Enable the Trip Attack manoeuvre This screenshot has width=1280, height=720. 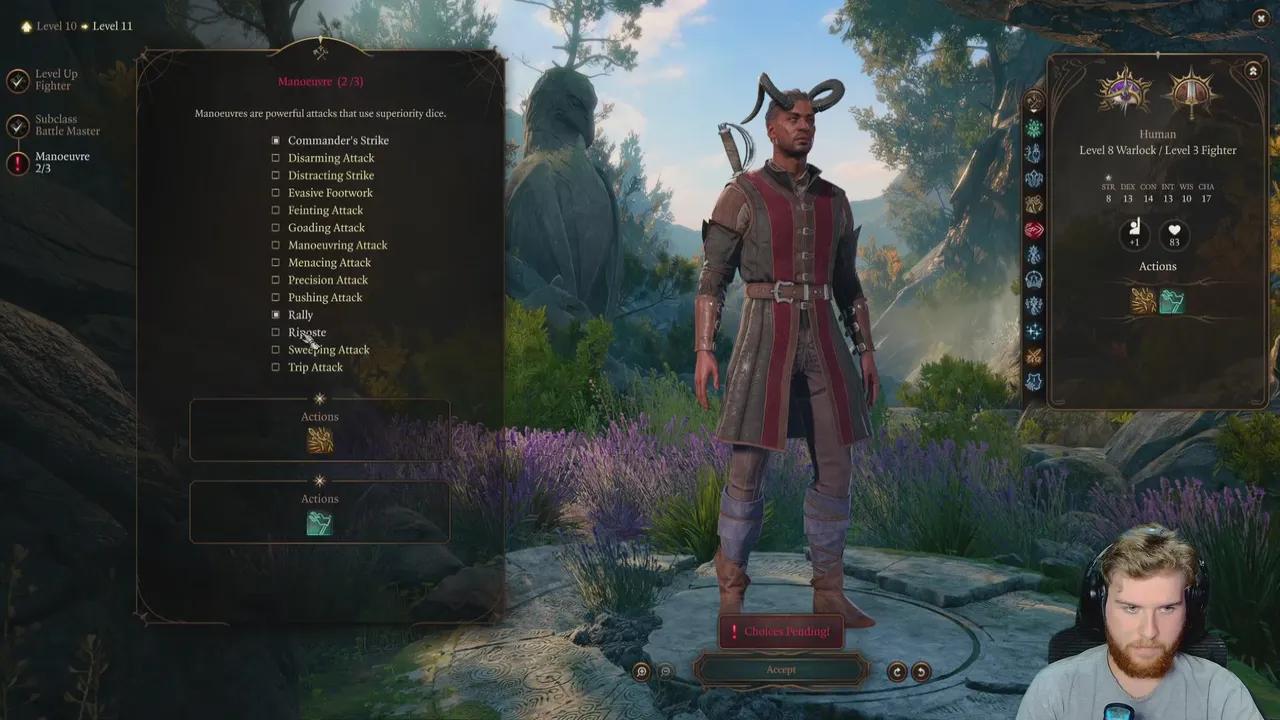pos(275,367)
